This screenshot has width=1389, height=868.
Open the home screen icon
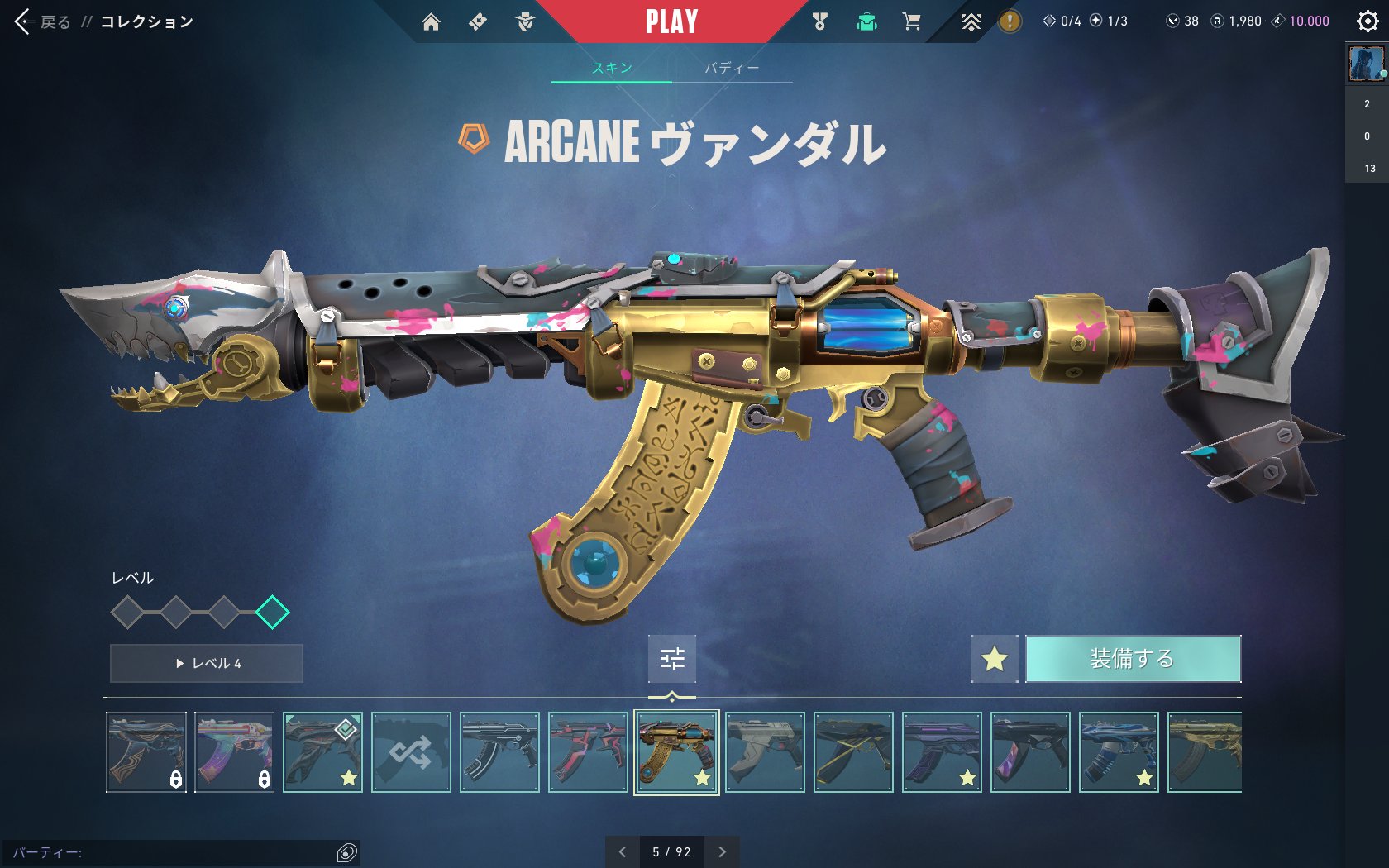pyautogui.click(x=431, y=22)
